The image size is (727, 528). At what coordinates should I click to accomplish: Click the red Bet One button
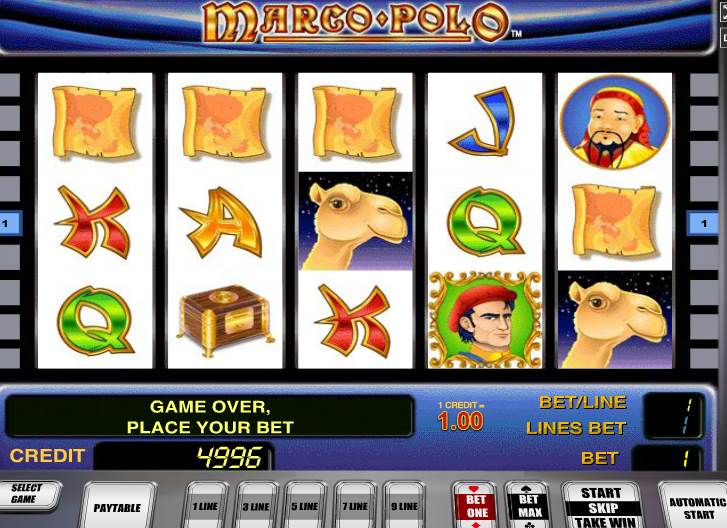(x=476, y=505)
